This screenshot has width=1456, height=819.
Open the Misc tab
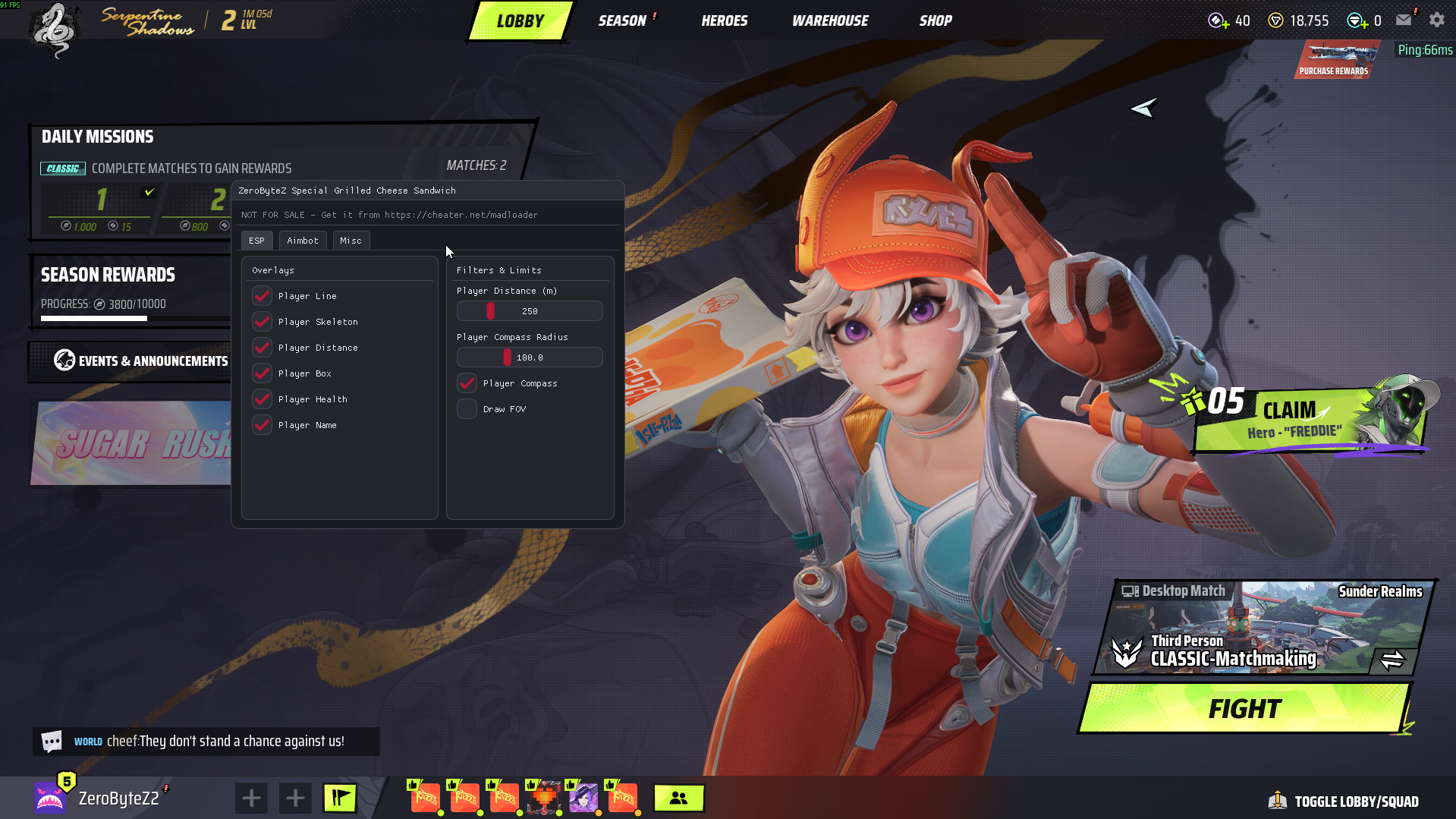351,241
